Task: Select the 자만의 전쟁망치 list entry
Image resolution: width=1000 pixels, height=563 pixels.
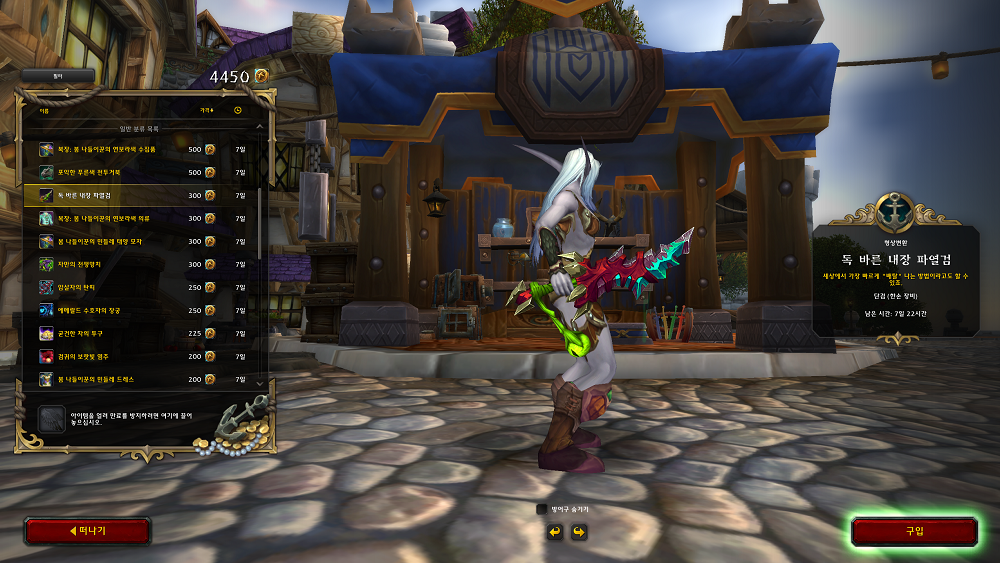Action: (140, 264)
